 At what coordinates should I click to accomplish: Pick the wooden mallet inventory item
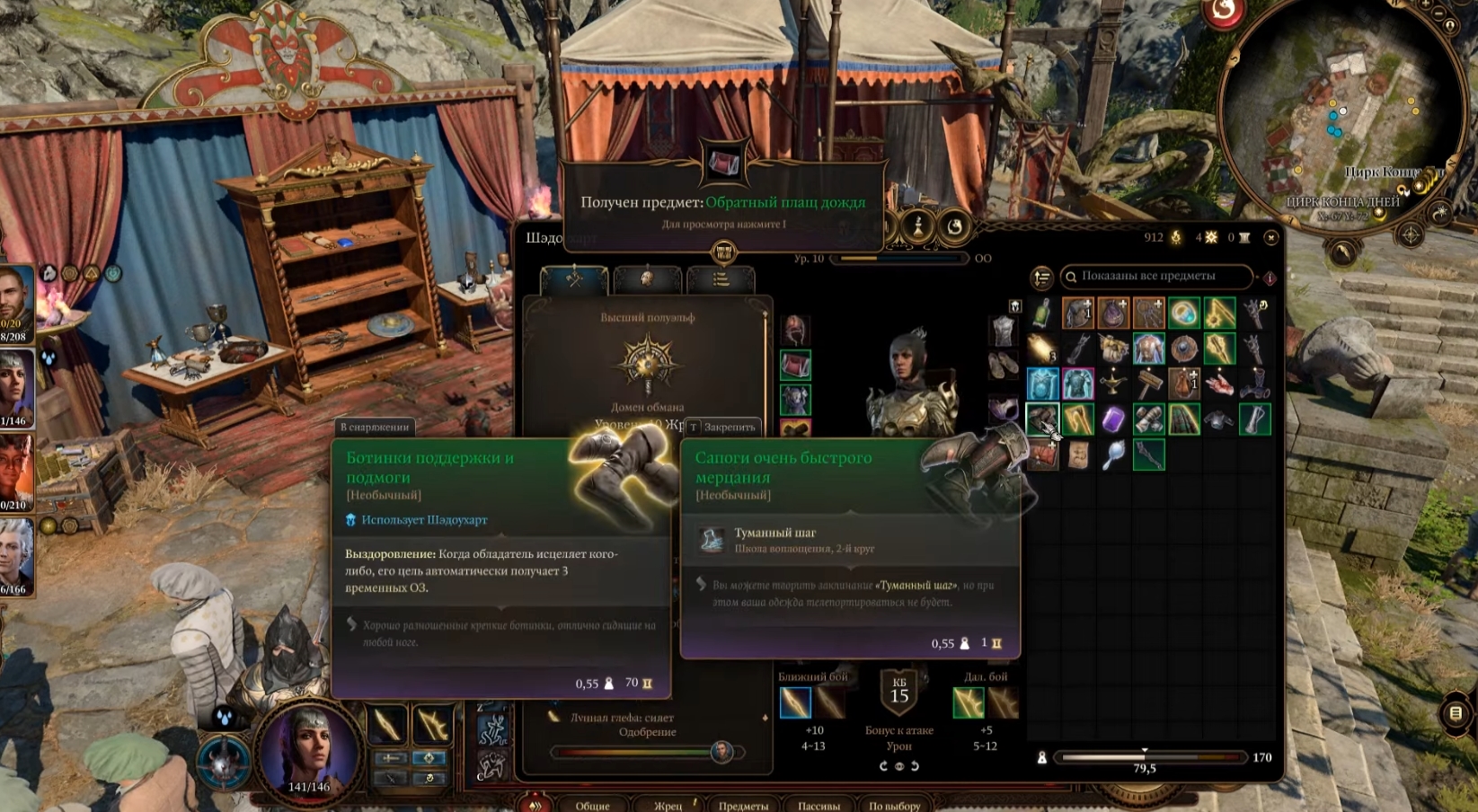point(1148,384)
